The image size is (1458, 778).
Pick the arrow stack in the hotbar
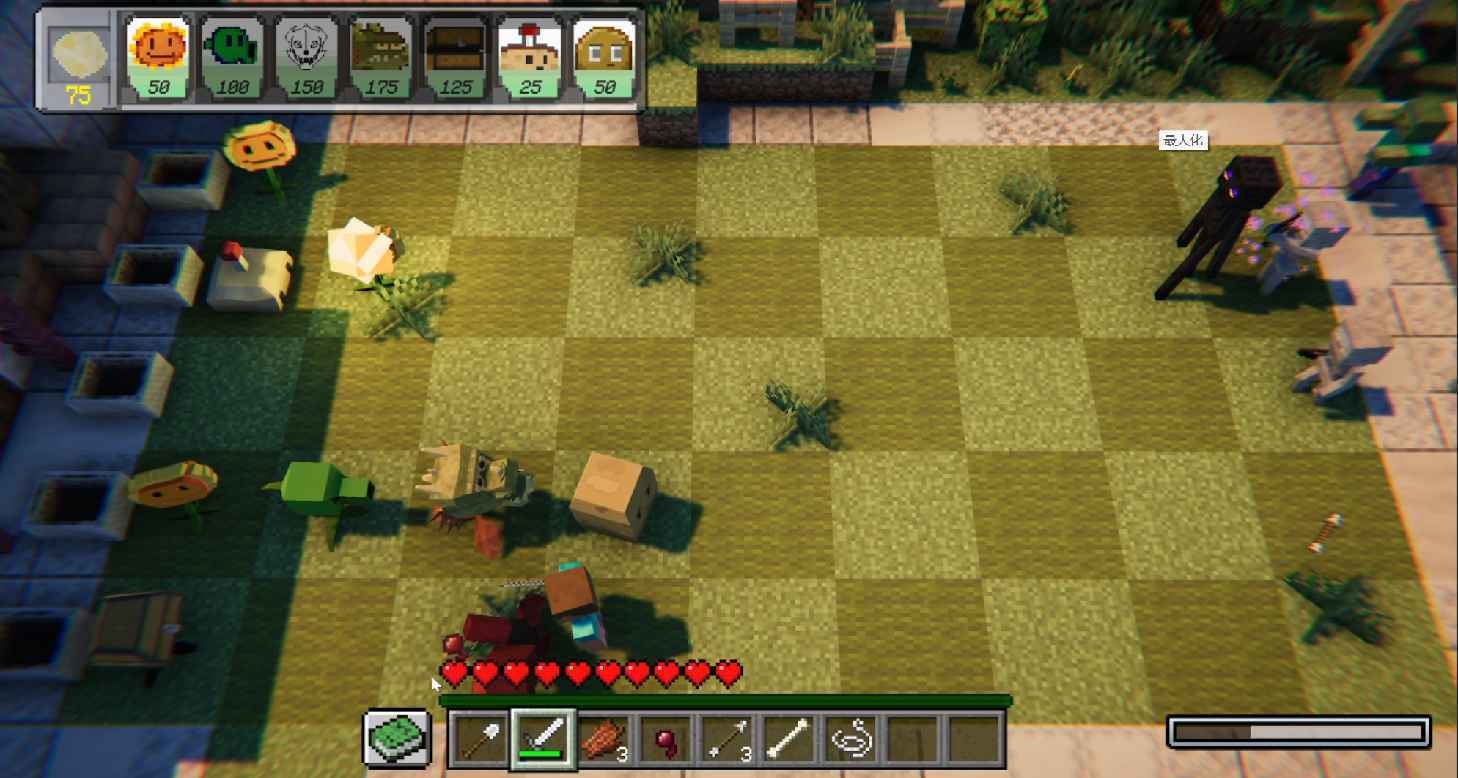point(729,738)
